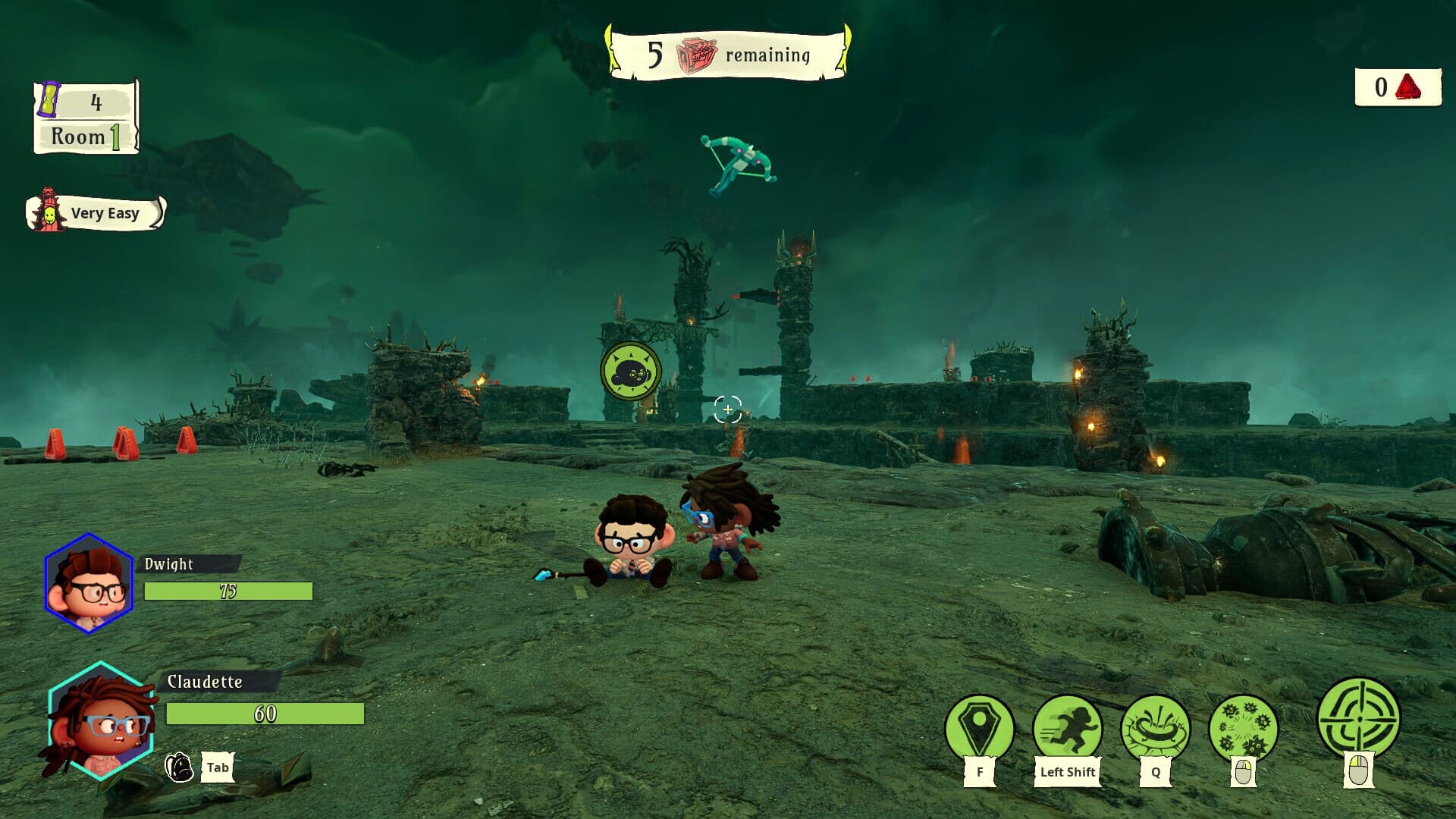Image resolution: width=1456 pixels, height=819 pixels.
Task: Click the generators remaining objective banner
Action: coord(728,53)
